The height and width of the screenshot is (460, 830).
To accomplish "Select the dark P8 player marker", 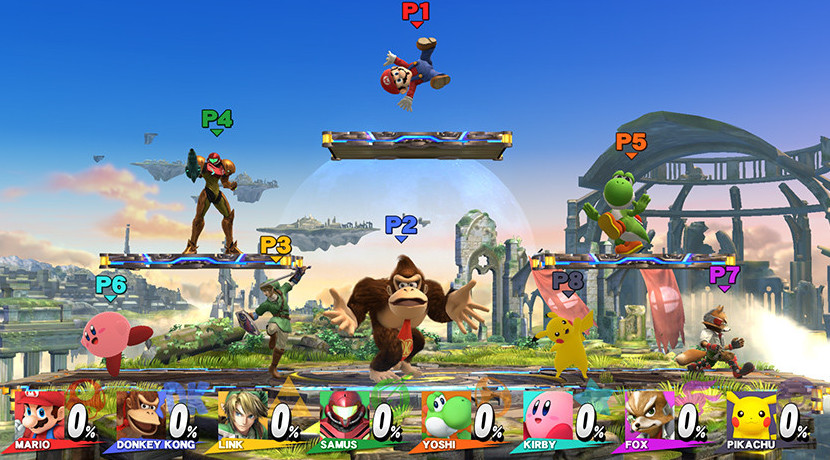I will coord(568,283).
